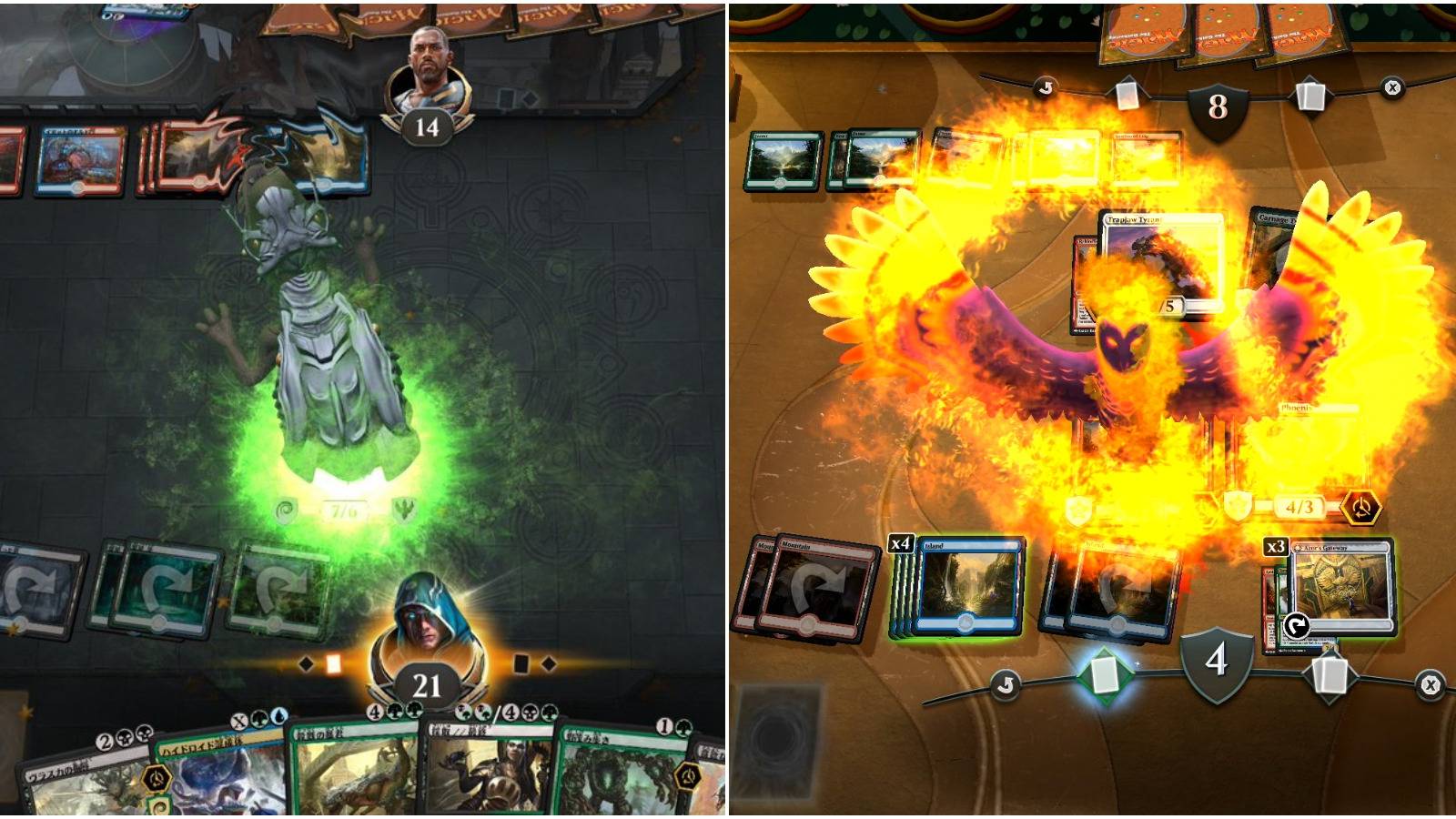The width and height of the screenshot is (1456, 819).
Task: Click the hexagon ability icon on the rightmost hand card
Action: (687, 776)
